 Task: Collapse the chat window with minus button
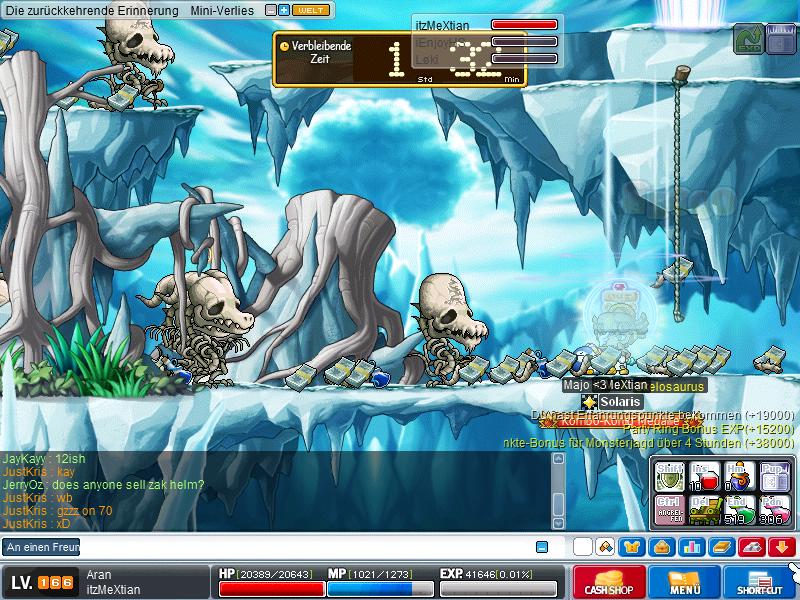tap(542, 547)
